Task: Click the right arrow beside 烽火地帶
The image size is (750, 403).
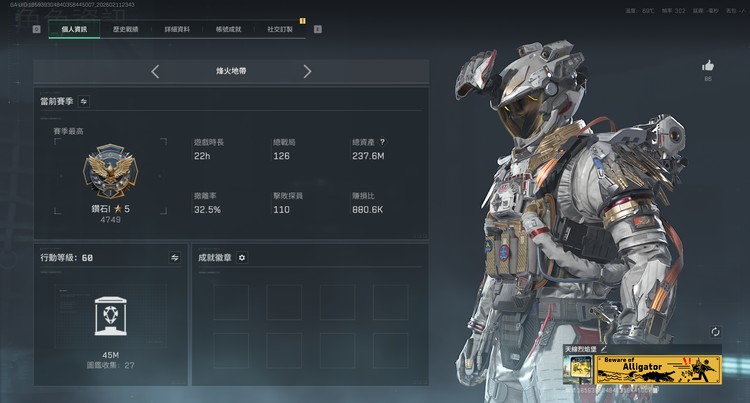Action: [x=307, y=71]
